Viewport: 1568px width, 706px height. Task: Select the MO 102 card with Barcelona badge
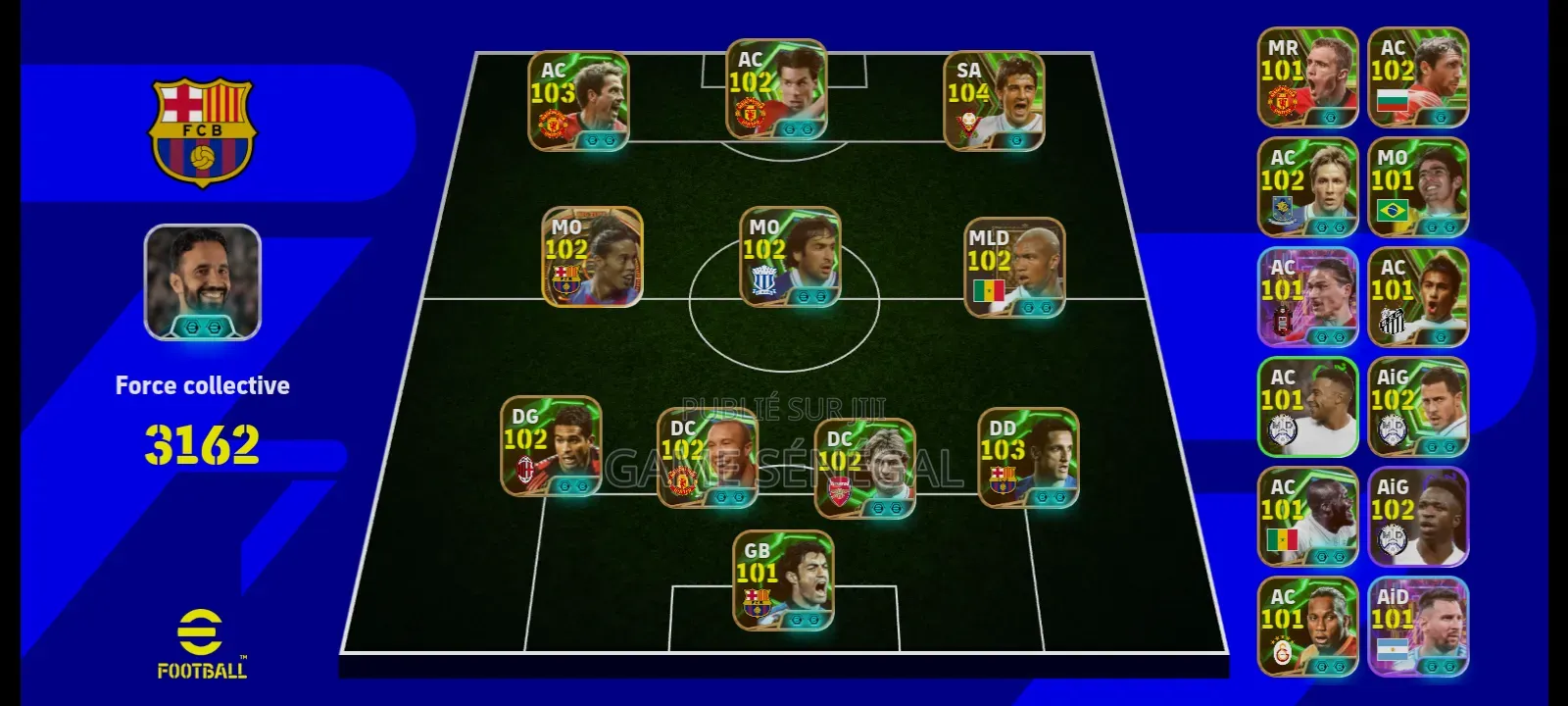[592, 257]
